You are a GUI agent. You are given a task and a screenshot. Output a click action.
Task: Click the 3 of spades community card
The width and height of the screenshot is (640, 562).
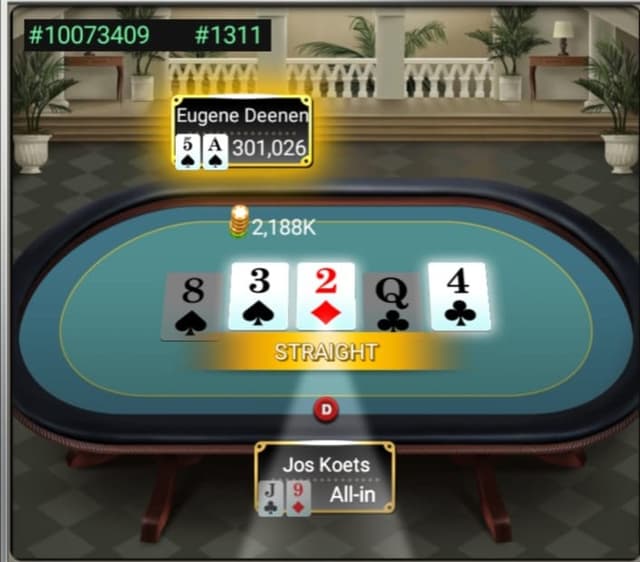point(259,296)
